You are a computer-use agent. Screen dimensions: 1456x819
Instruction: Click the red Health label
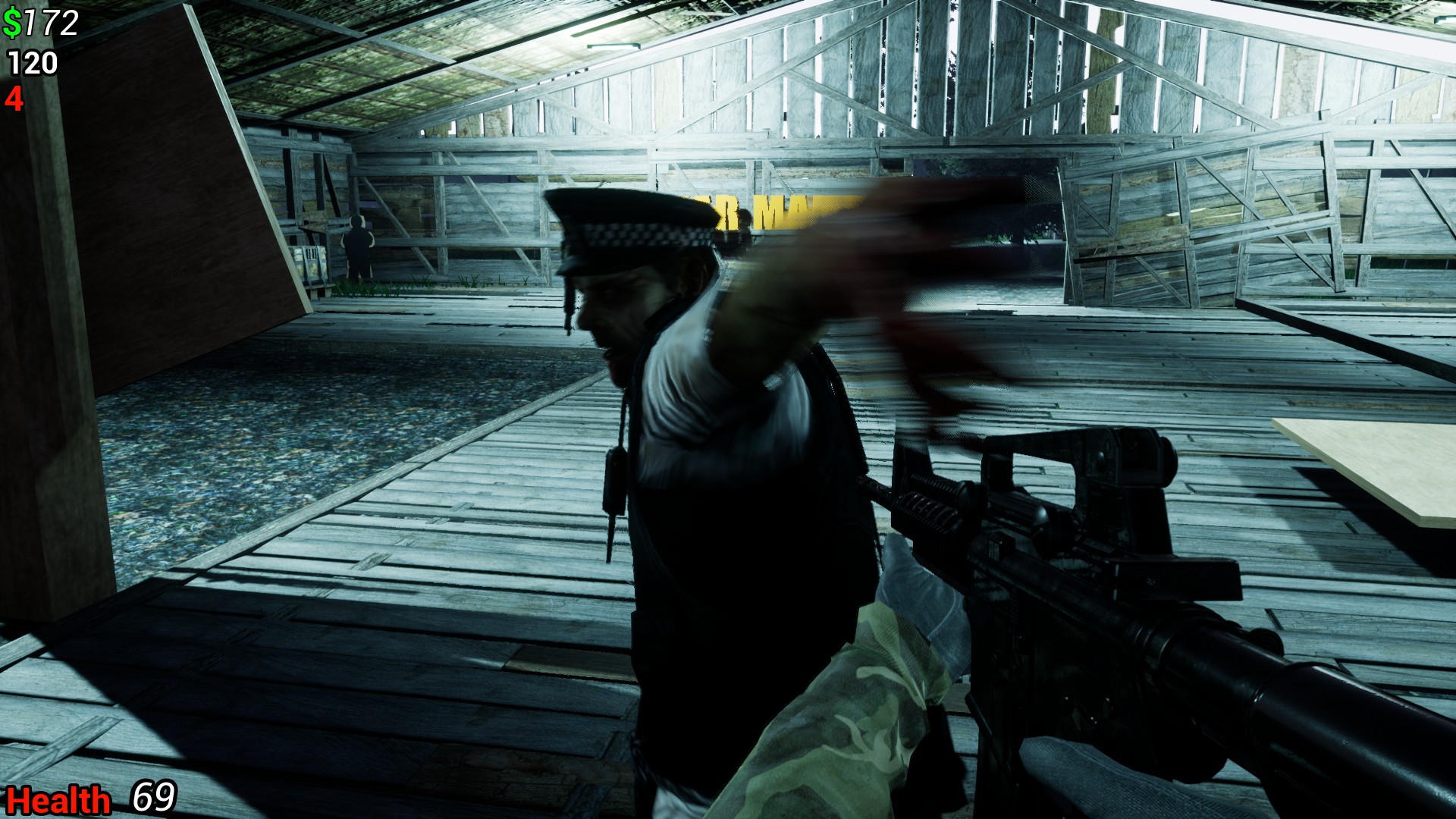59,798
